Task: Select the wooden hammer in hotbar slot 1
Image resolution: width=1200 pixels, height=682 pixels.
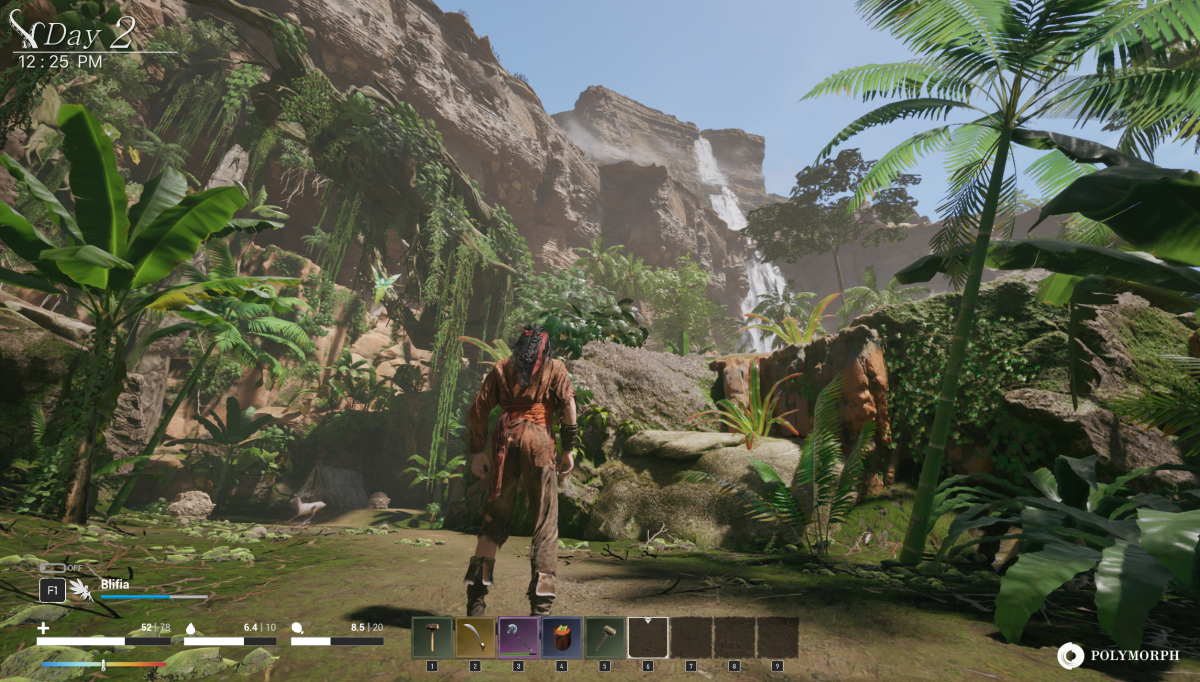Action: [x=433, y=637]
